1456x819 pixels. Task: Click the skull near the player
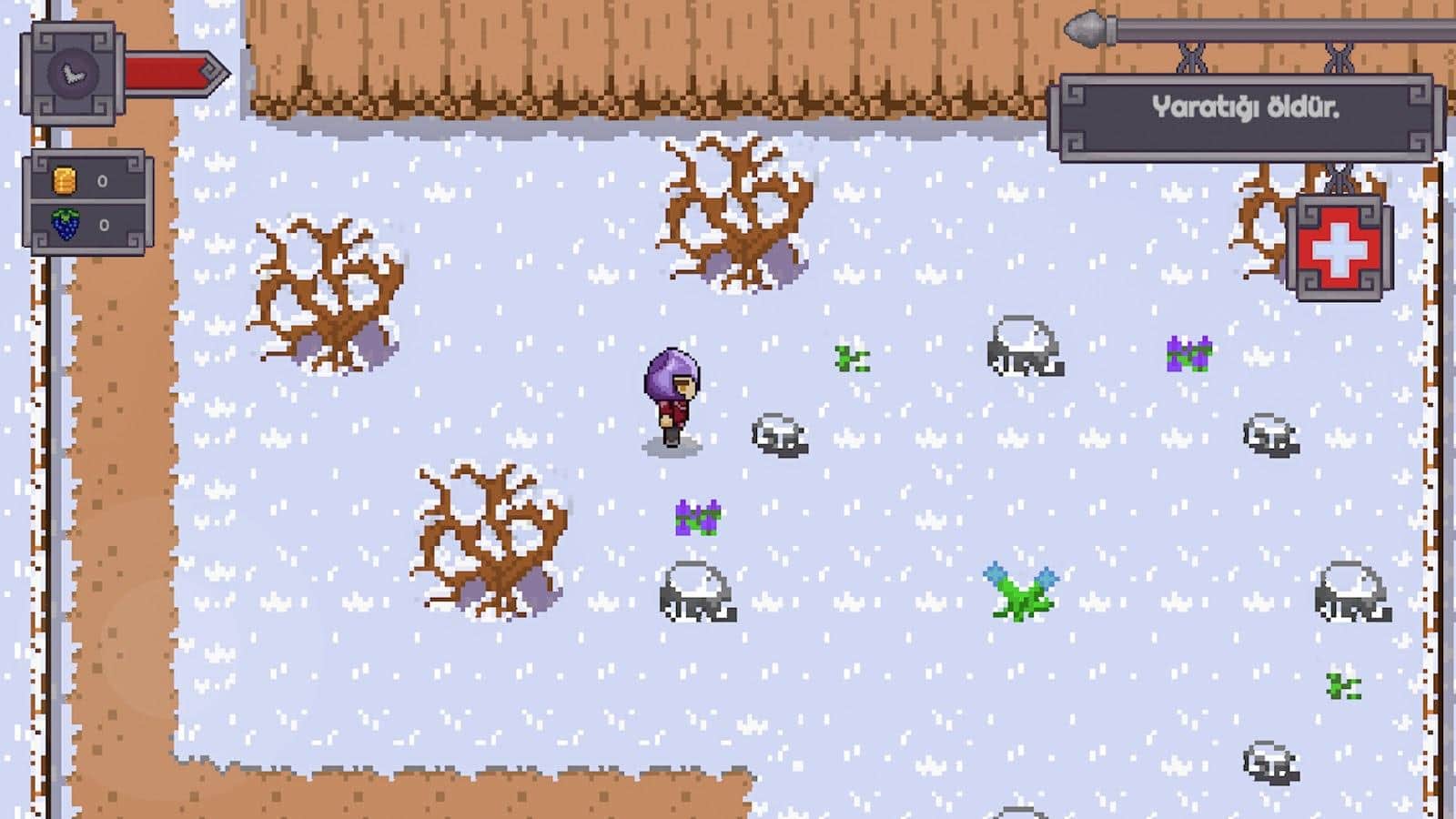point(779,435)
